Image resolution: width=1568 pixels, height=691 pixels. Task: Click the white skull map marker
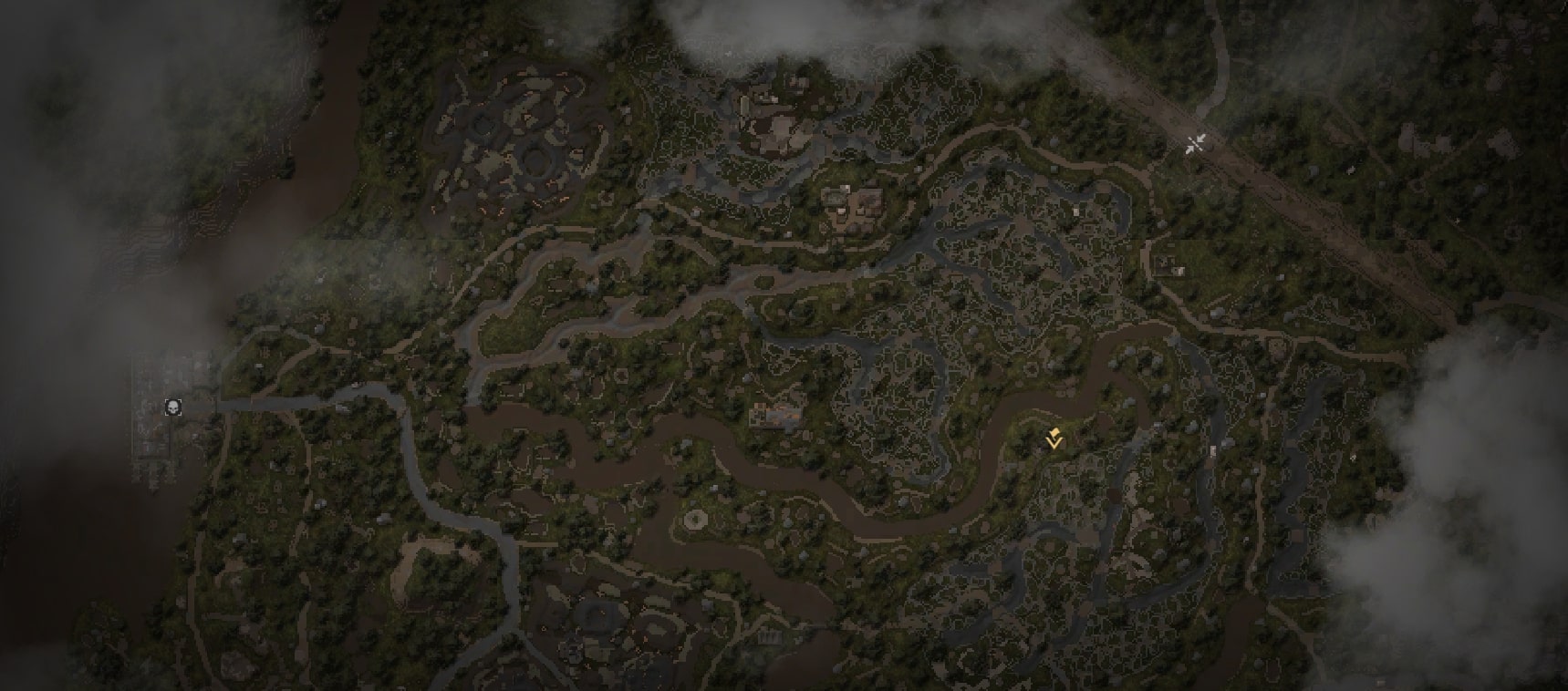(172, 407)
